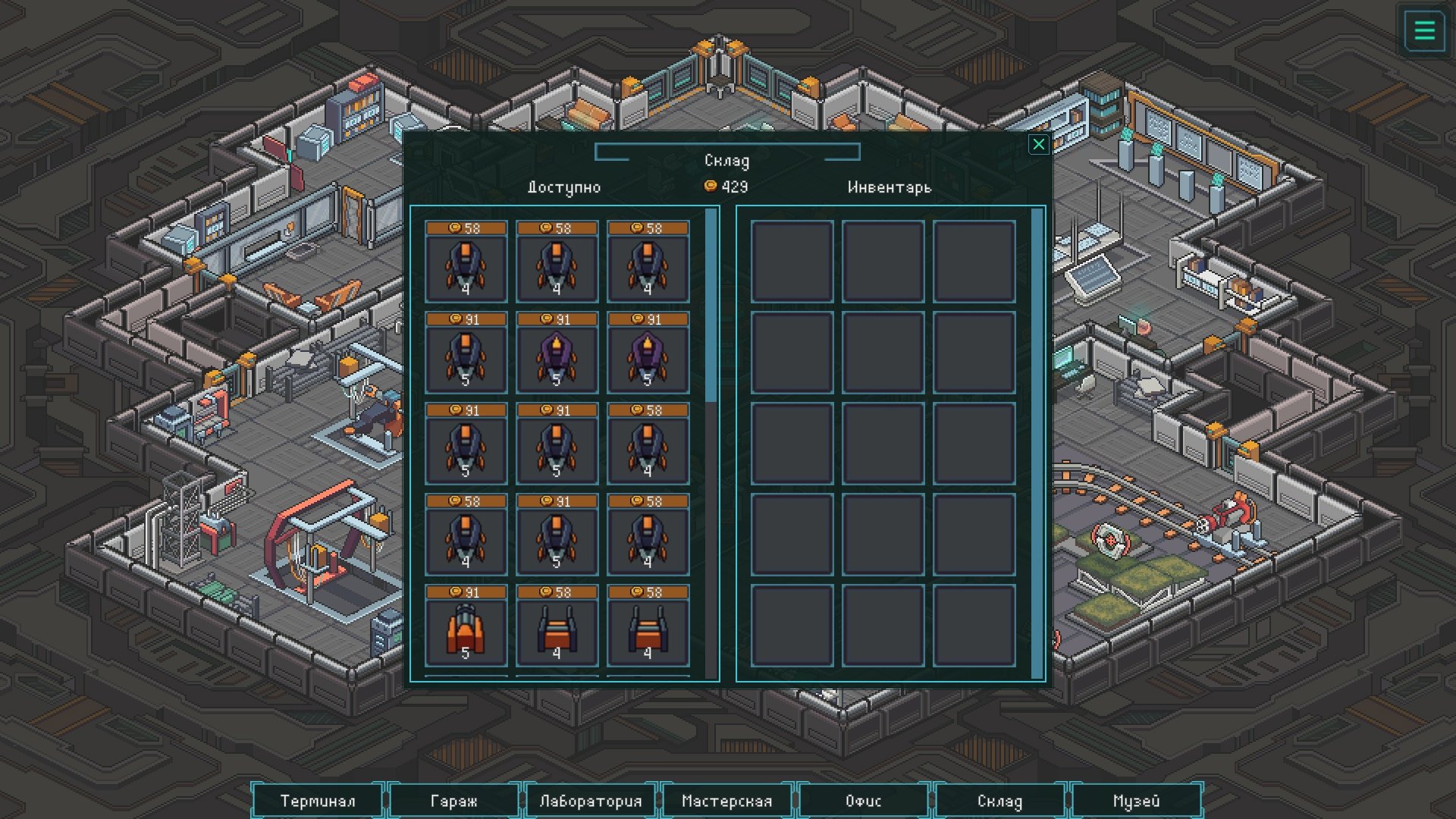Switch to the Лаборатория section
Image resolution: width=1456 pixels, height=819 pixels.
(x=590, y=801)
